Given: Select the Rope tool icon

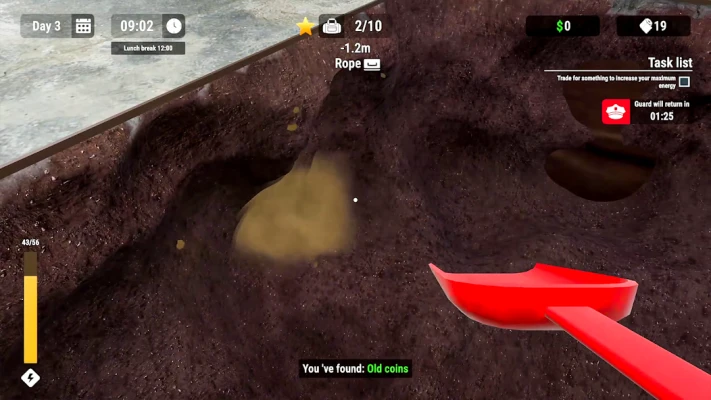Looking at the screenshot, I should click(372, 64).
